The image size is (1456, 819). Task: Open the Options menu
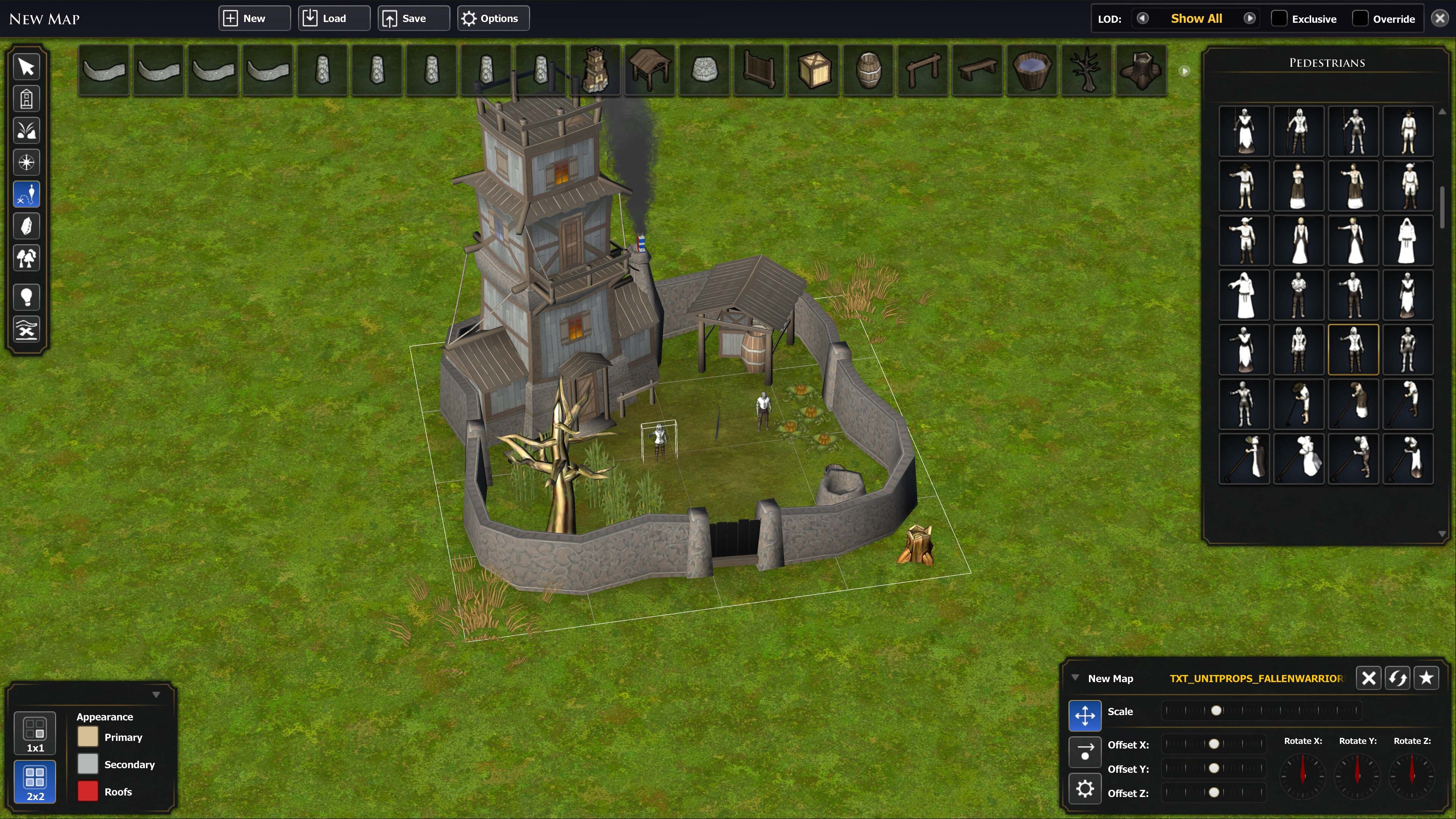click(492, 19)
